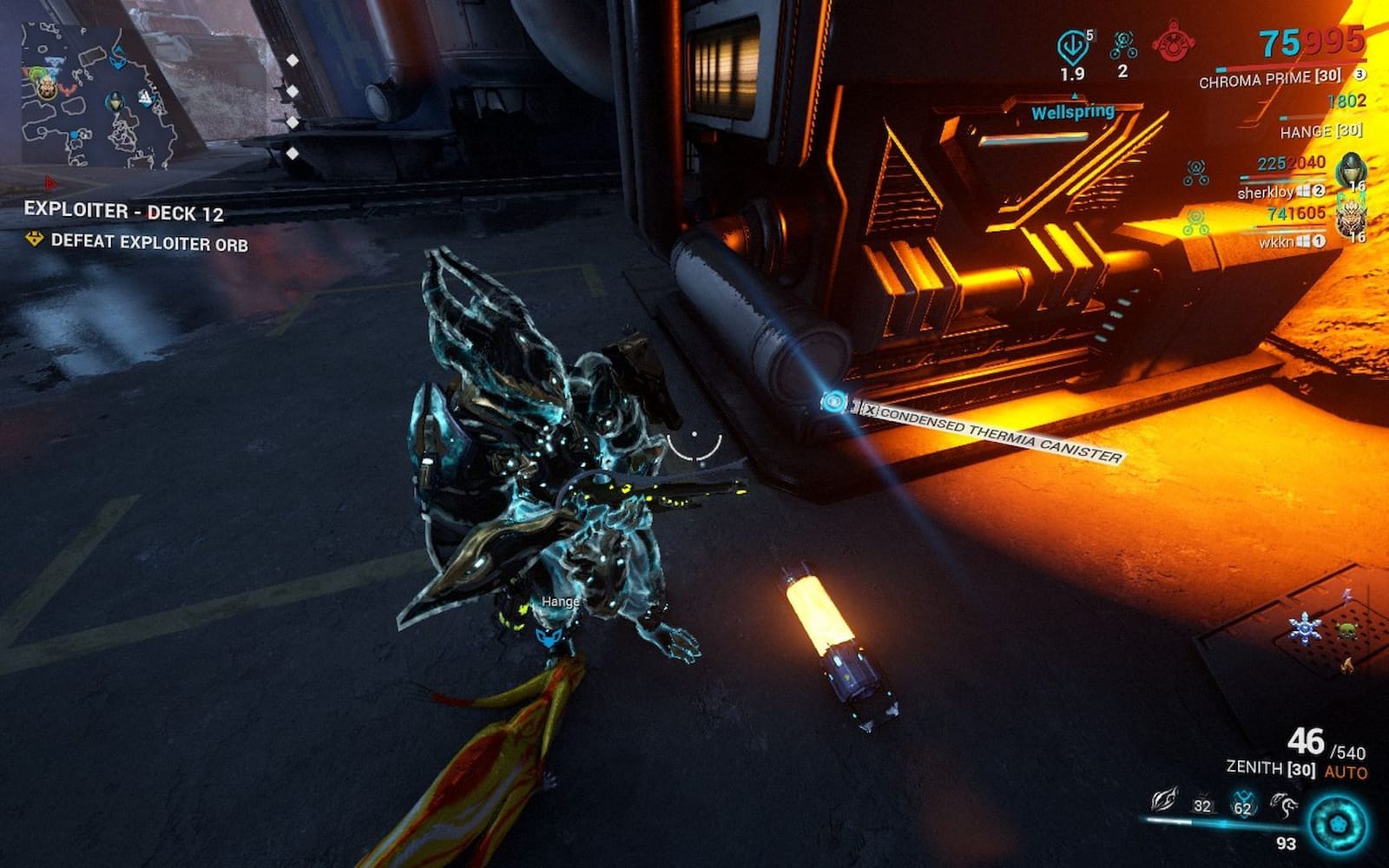
Task: Click the blue shield ability icon labeled 62
Action: (x=1243, y=804)
